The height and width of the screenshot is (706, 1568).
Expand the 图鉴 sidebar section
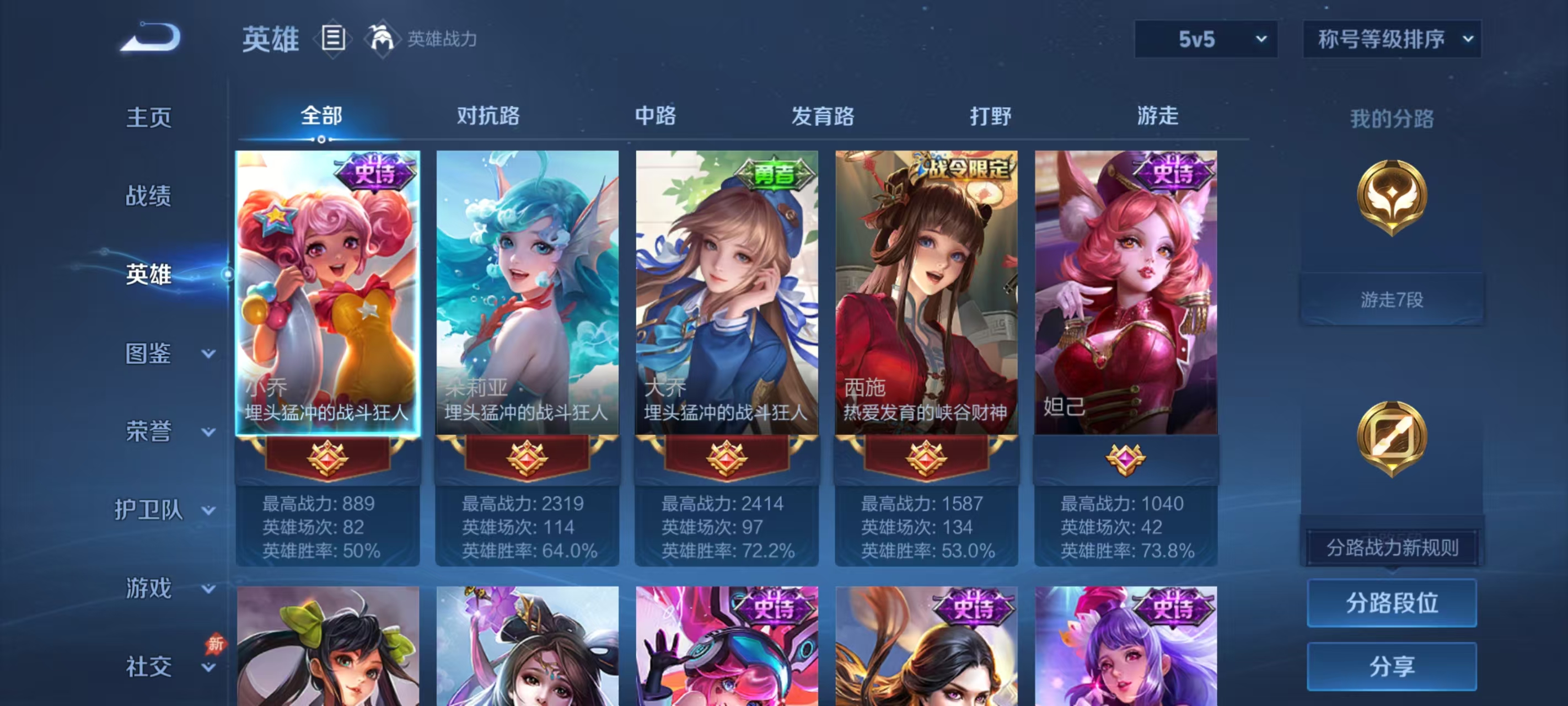[x=149, y=354]
